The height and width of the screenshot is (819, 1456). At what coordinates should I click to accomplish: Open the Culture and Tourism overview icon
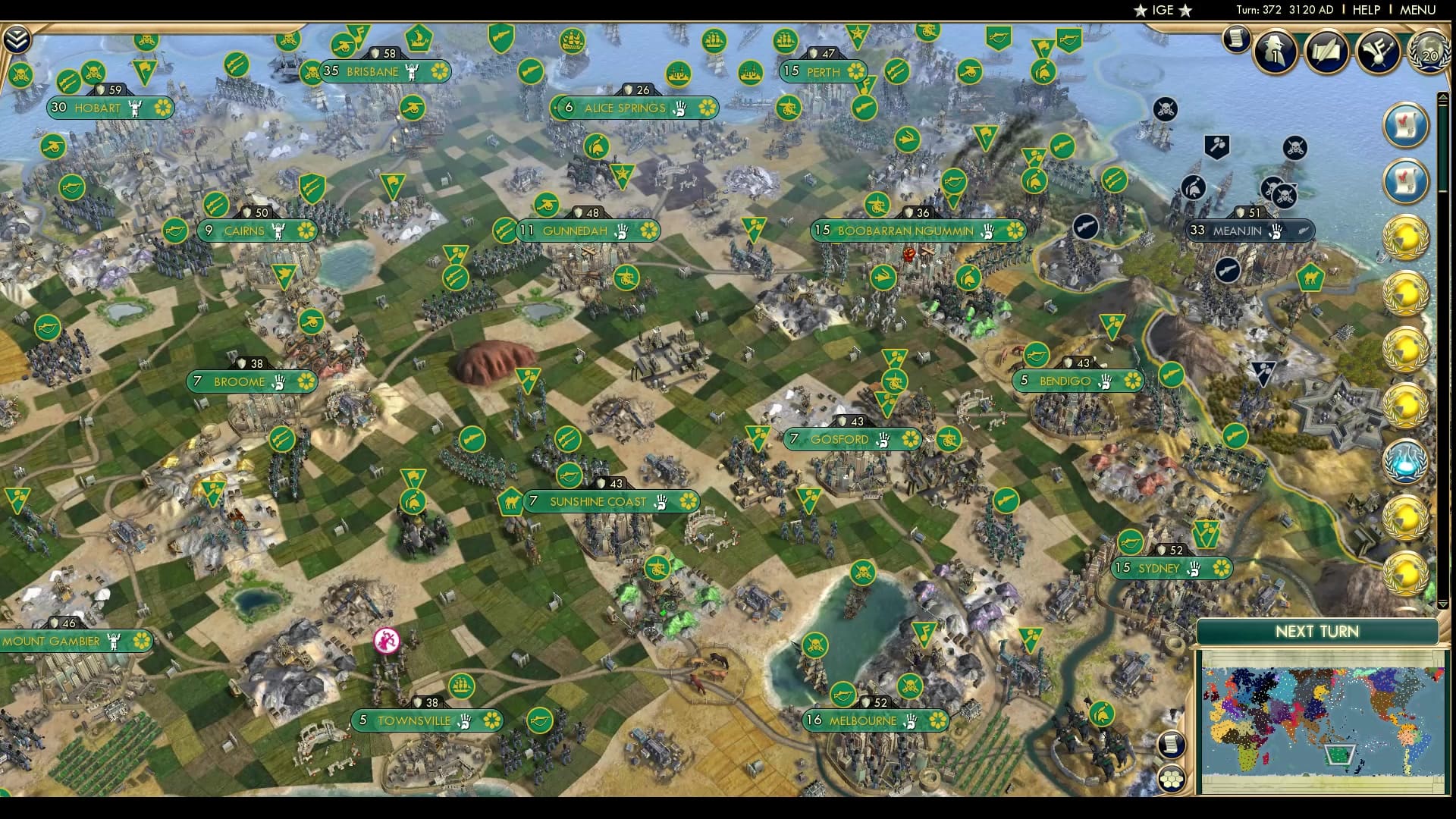[x=1380, y=49]
